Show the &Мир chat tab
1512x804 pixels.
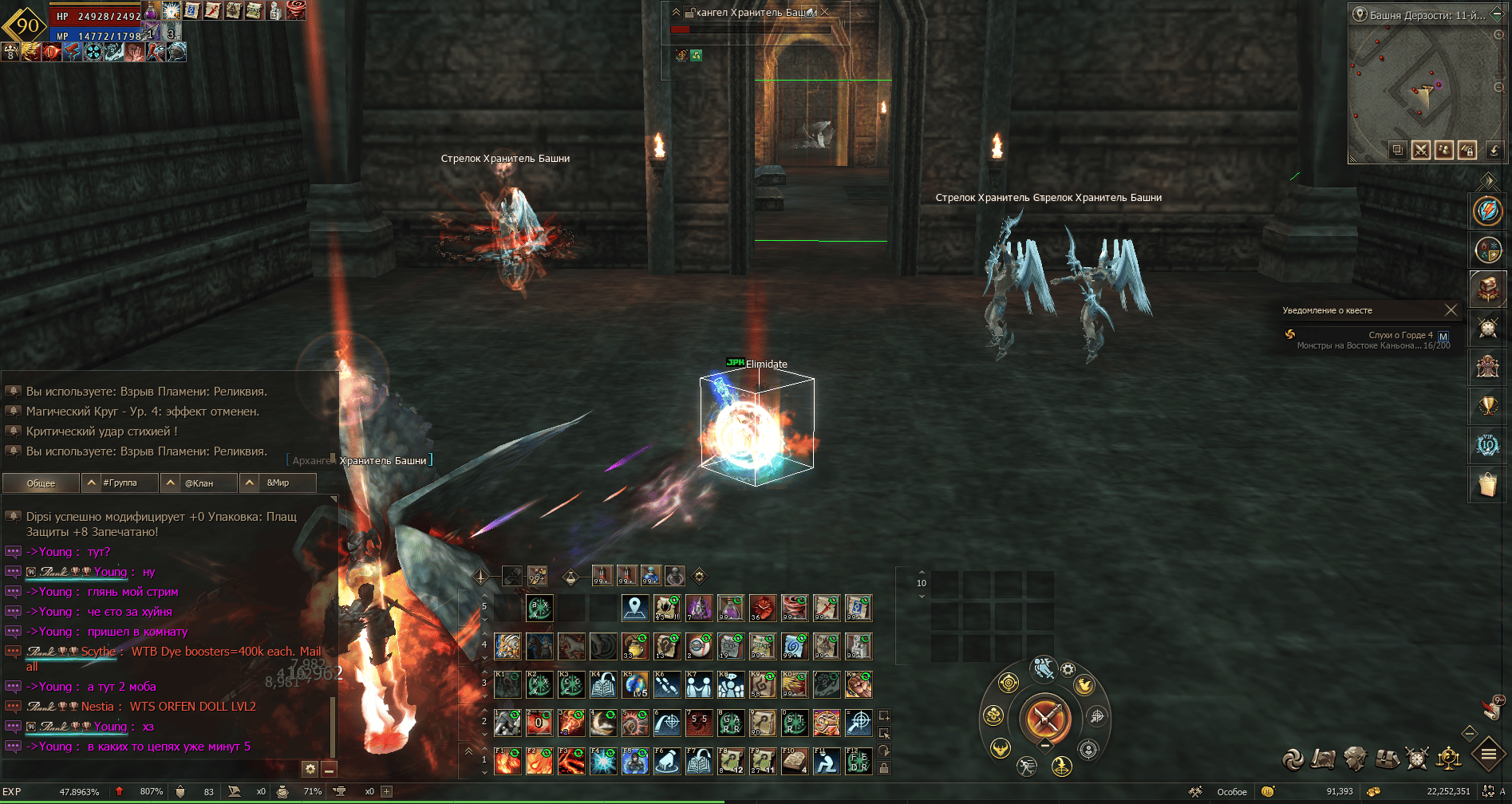coord(278,483)
